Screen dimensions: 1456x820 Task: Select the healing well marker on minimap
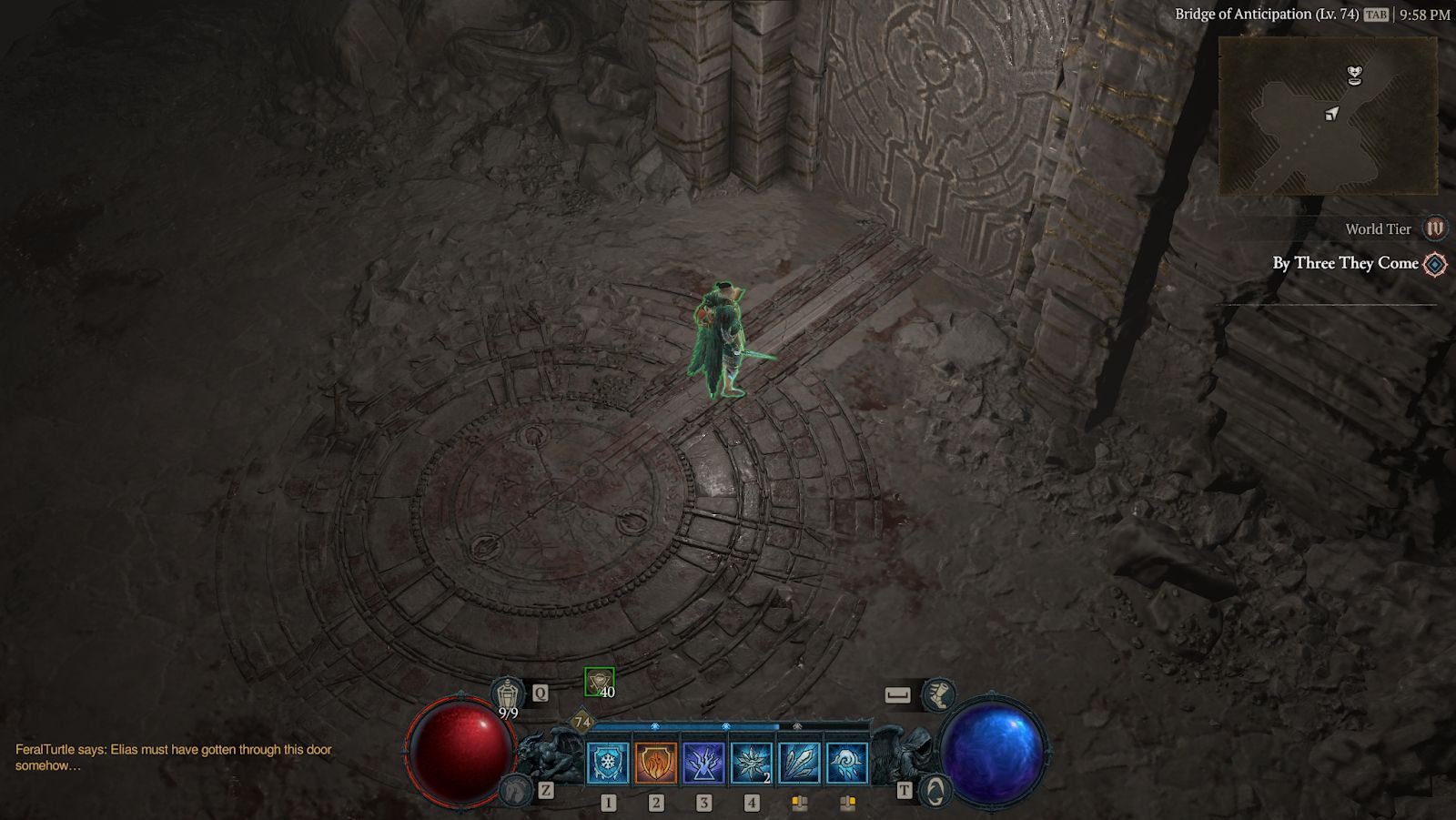[x=1355, y=75]
